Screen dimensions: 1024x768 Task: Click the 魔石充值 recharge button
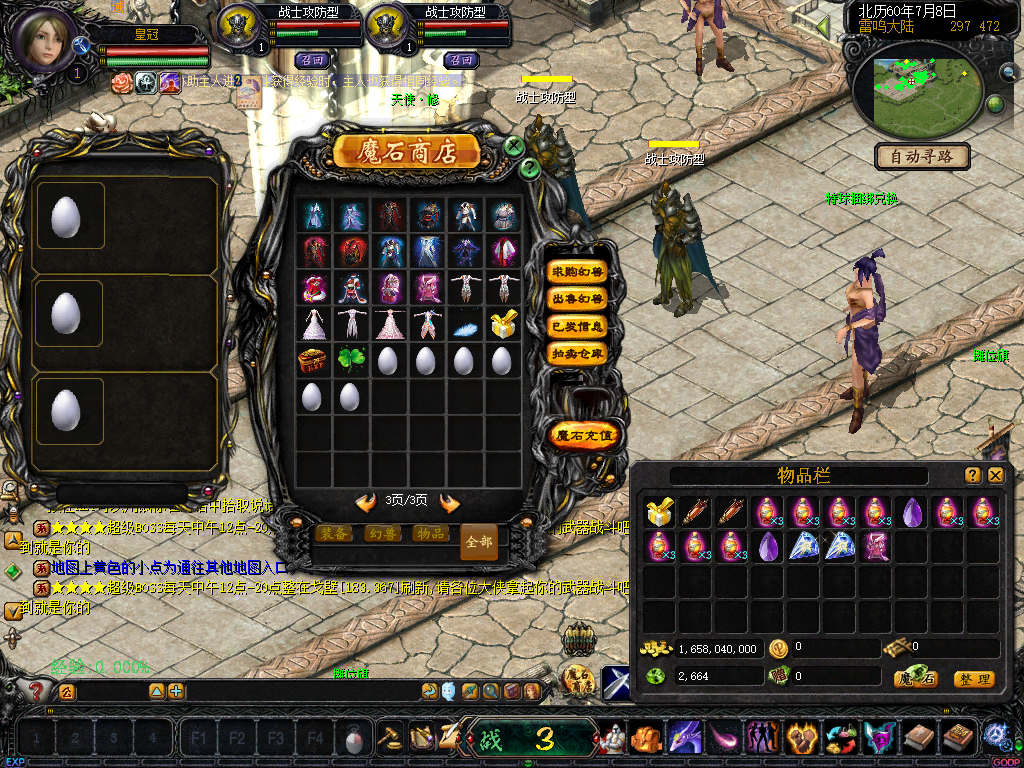click(585, 435)
